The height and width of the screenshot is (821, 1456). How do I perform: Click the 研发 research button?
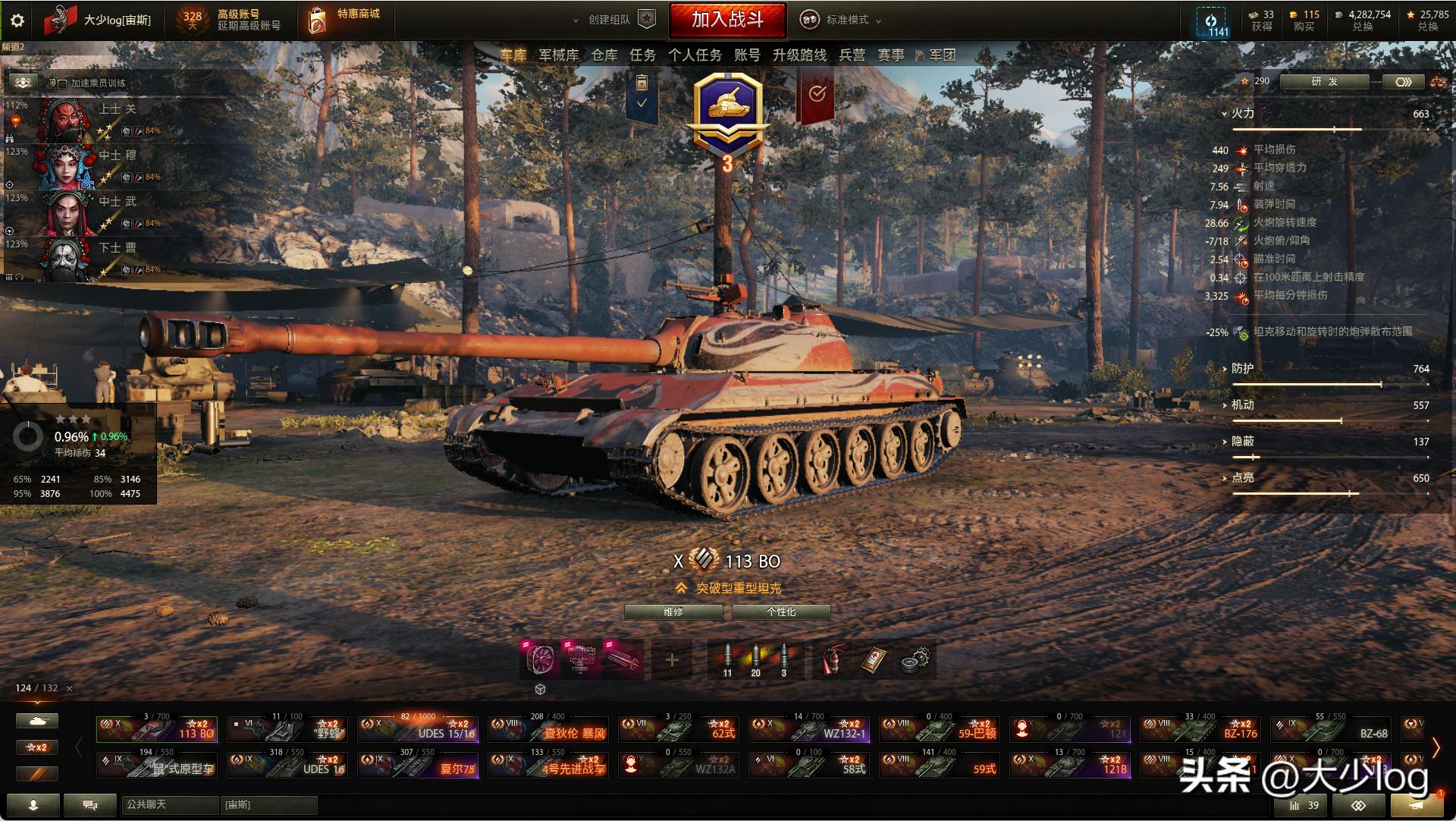1324,82
